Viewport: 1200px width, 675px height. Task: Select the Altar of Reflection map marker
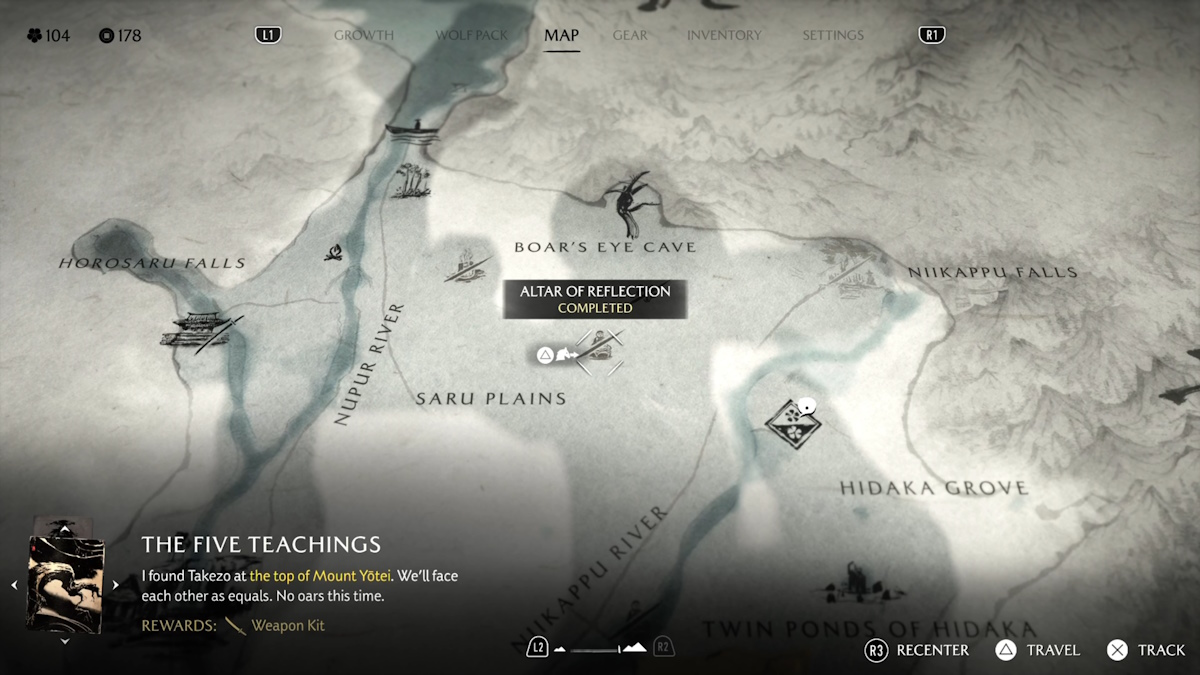pos(599,351)
